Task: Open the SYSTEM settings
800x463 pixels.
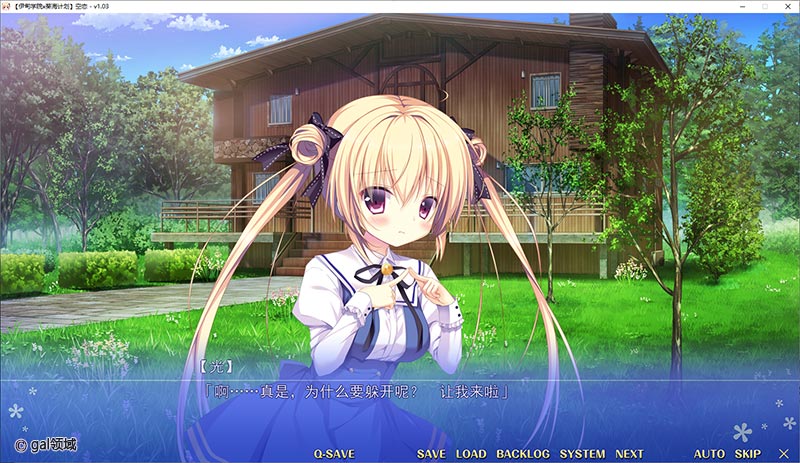Action: click(582, 454)
